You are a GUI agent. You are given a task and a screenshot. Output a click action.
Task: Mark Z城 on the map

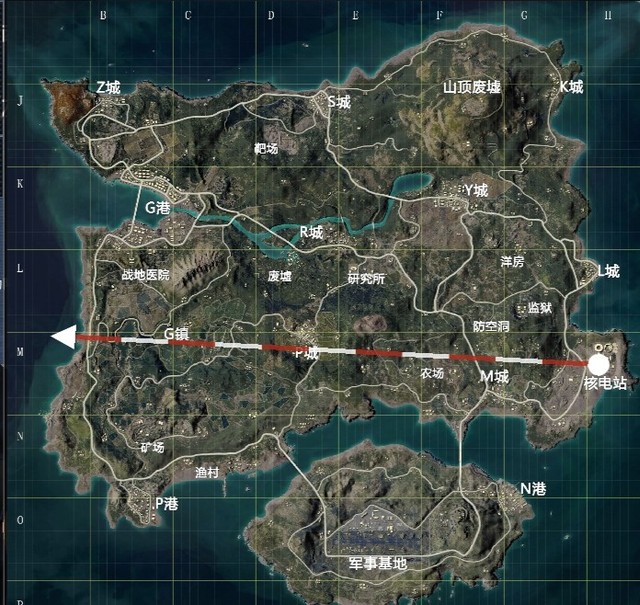click(108, 89)
